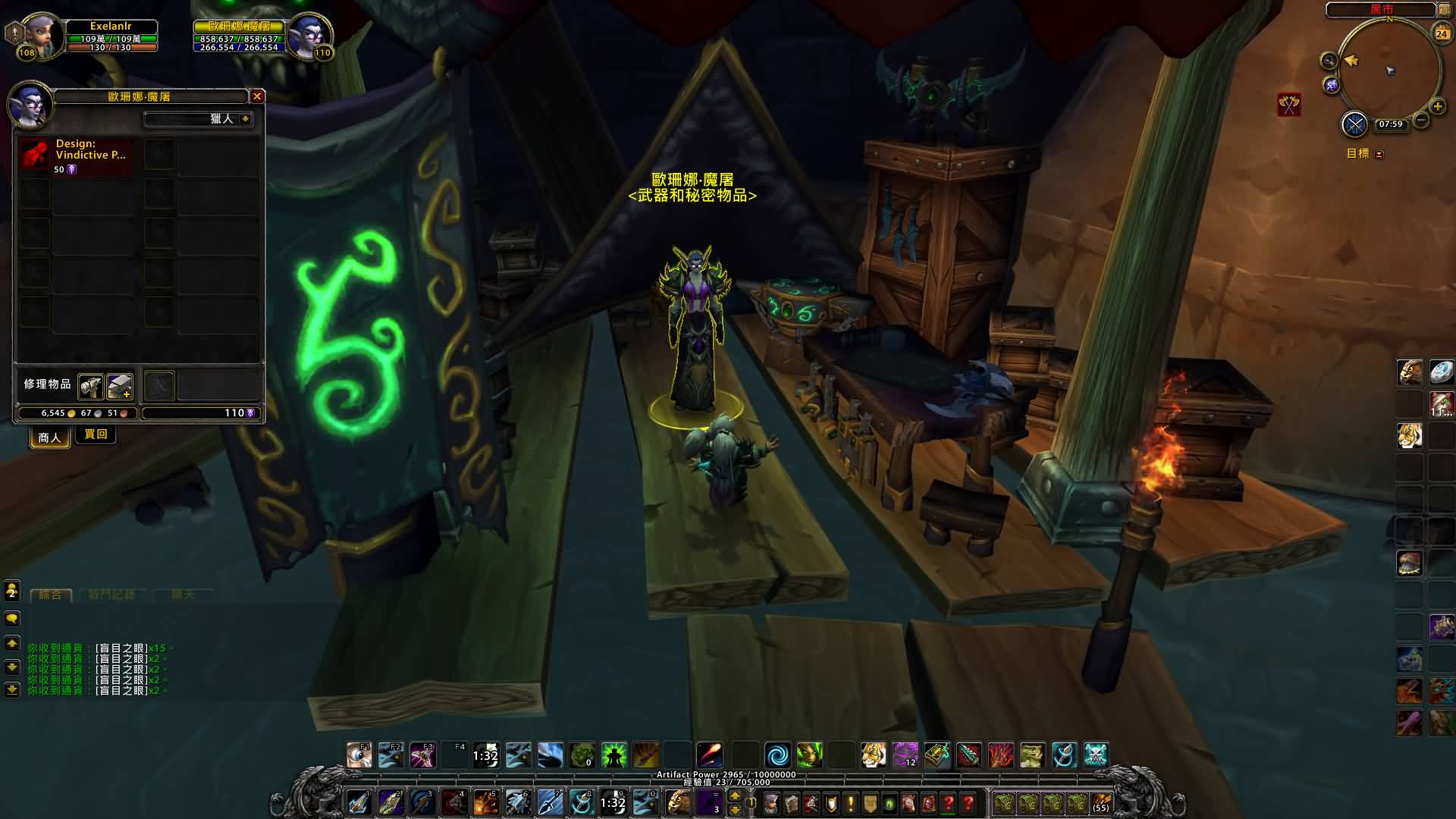Open the backpack showing 55 free slots

click(1100, 802)
